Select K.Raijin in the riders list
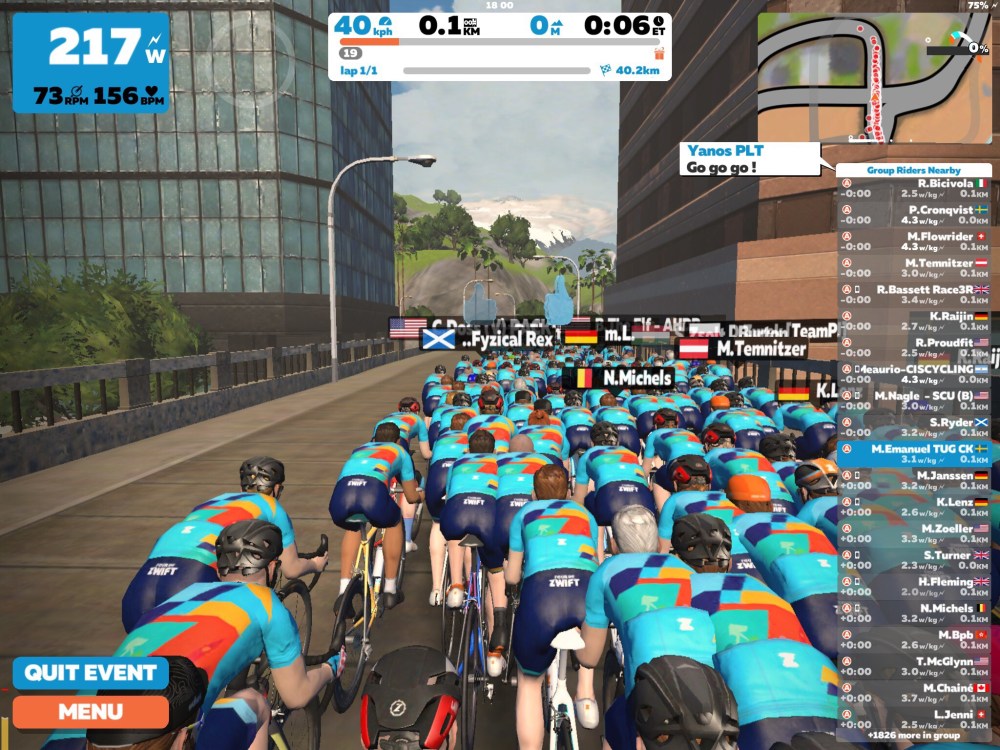 [914, 322]
